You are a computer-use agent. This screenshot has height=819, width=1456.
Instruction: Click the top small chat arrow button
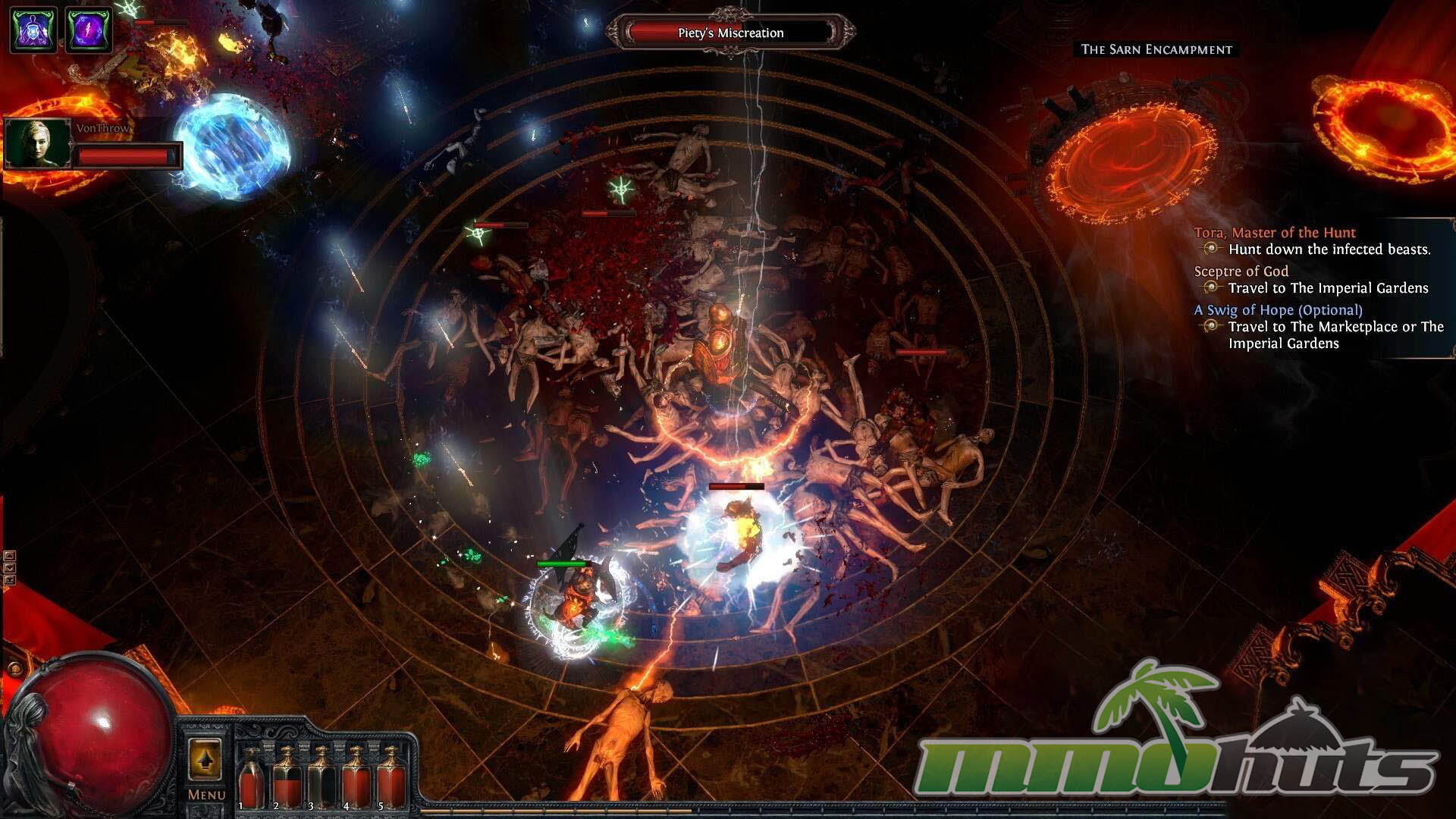pyautogui.click(x=10, y=556)
